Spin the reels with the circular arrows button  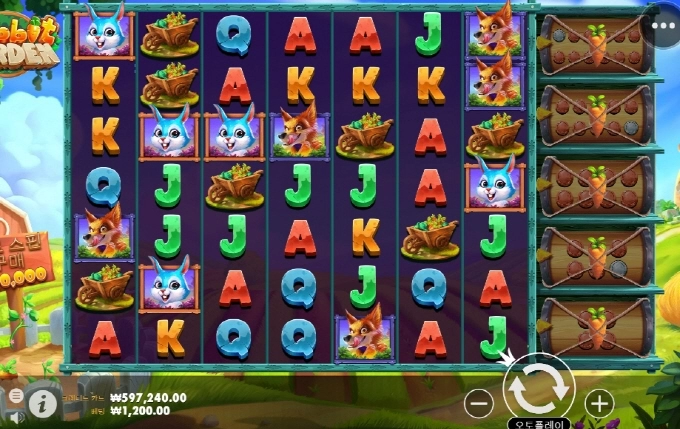click(538, 388)
